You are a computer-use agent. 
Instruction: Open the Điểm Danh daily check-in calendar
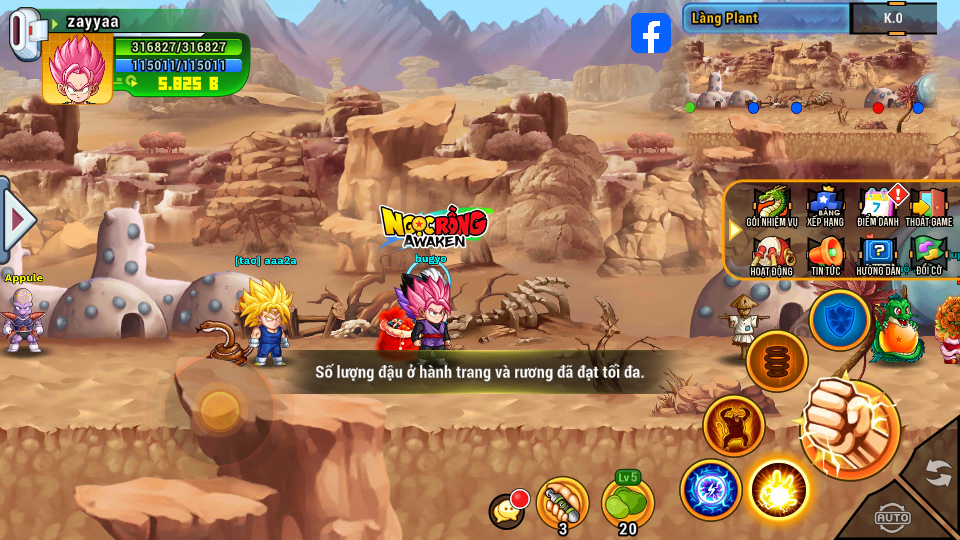879,205
